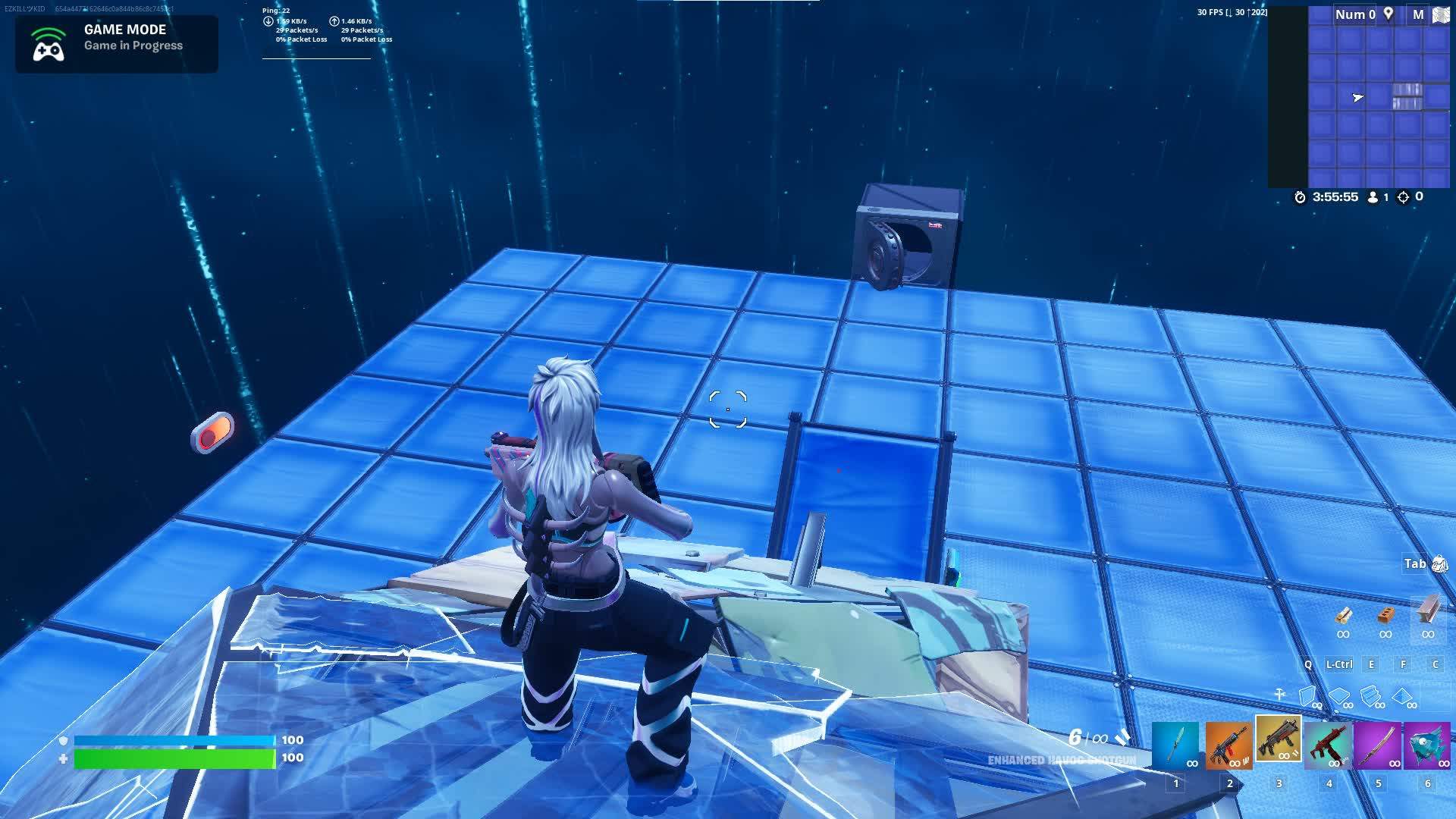Click the green health bar
Image resolution: width=1456 pixels, height=819 pixels.
[174, 757]
